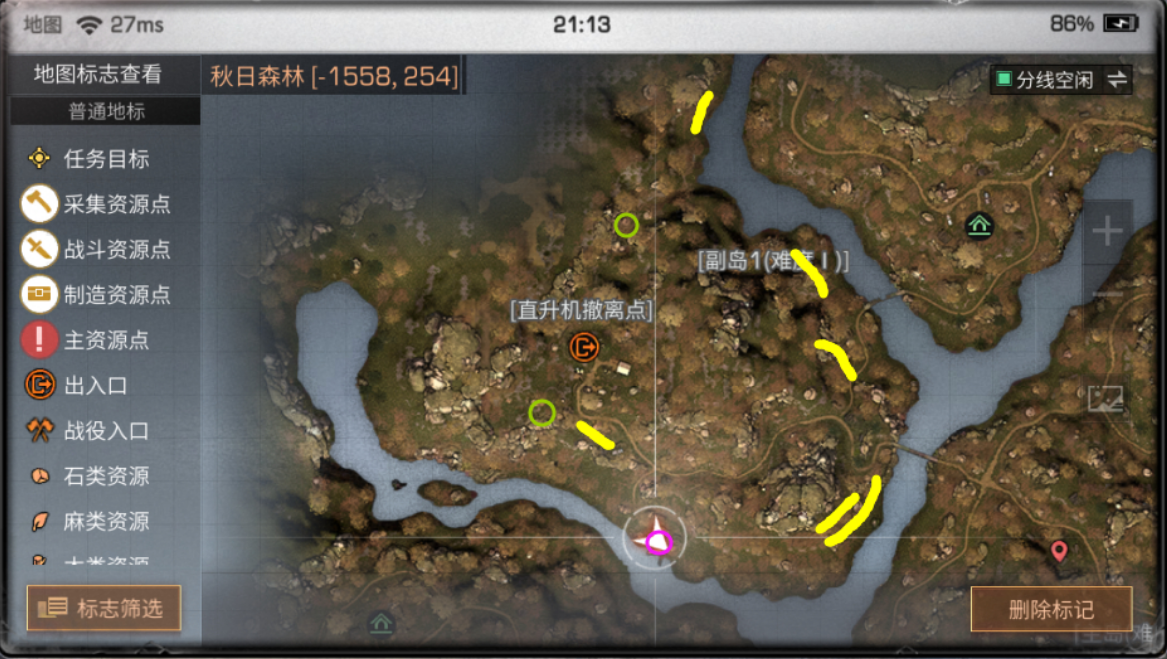Click the green house icon on the upper island
The height and width of the screenshot is (659, 1167).
pos(979,227)
